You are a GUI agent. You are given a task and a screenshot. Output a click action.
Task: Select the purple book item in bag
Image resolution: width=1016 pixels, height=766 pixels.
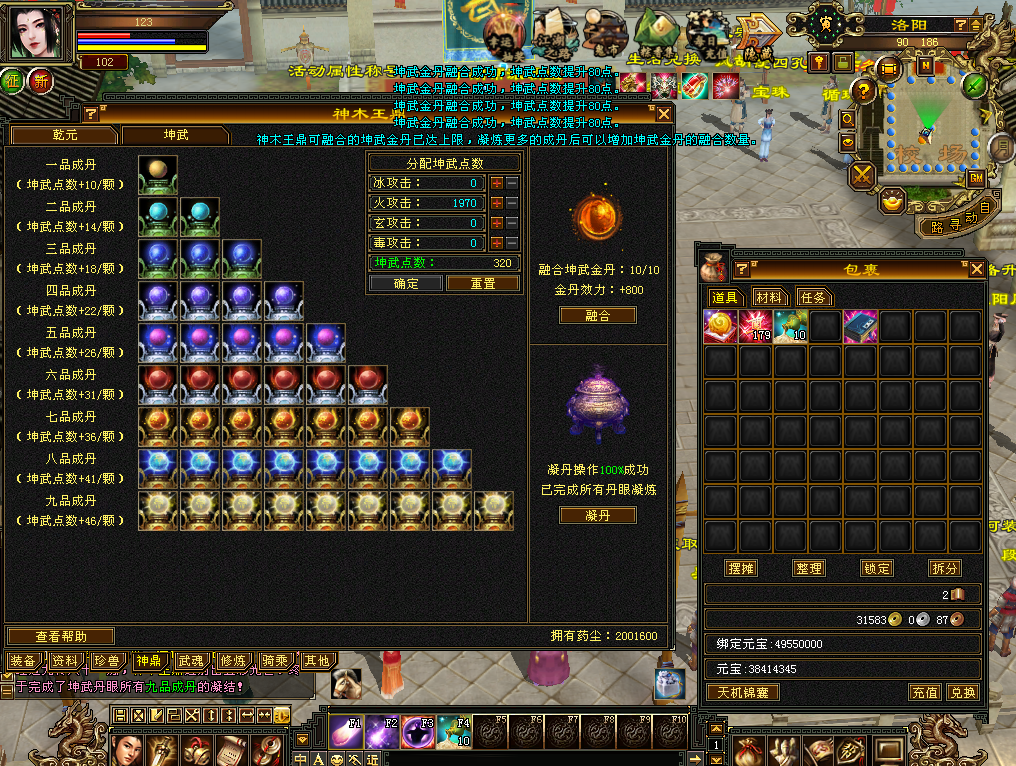[x=860, y=327]
